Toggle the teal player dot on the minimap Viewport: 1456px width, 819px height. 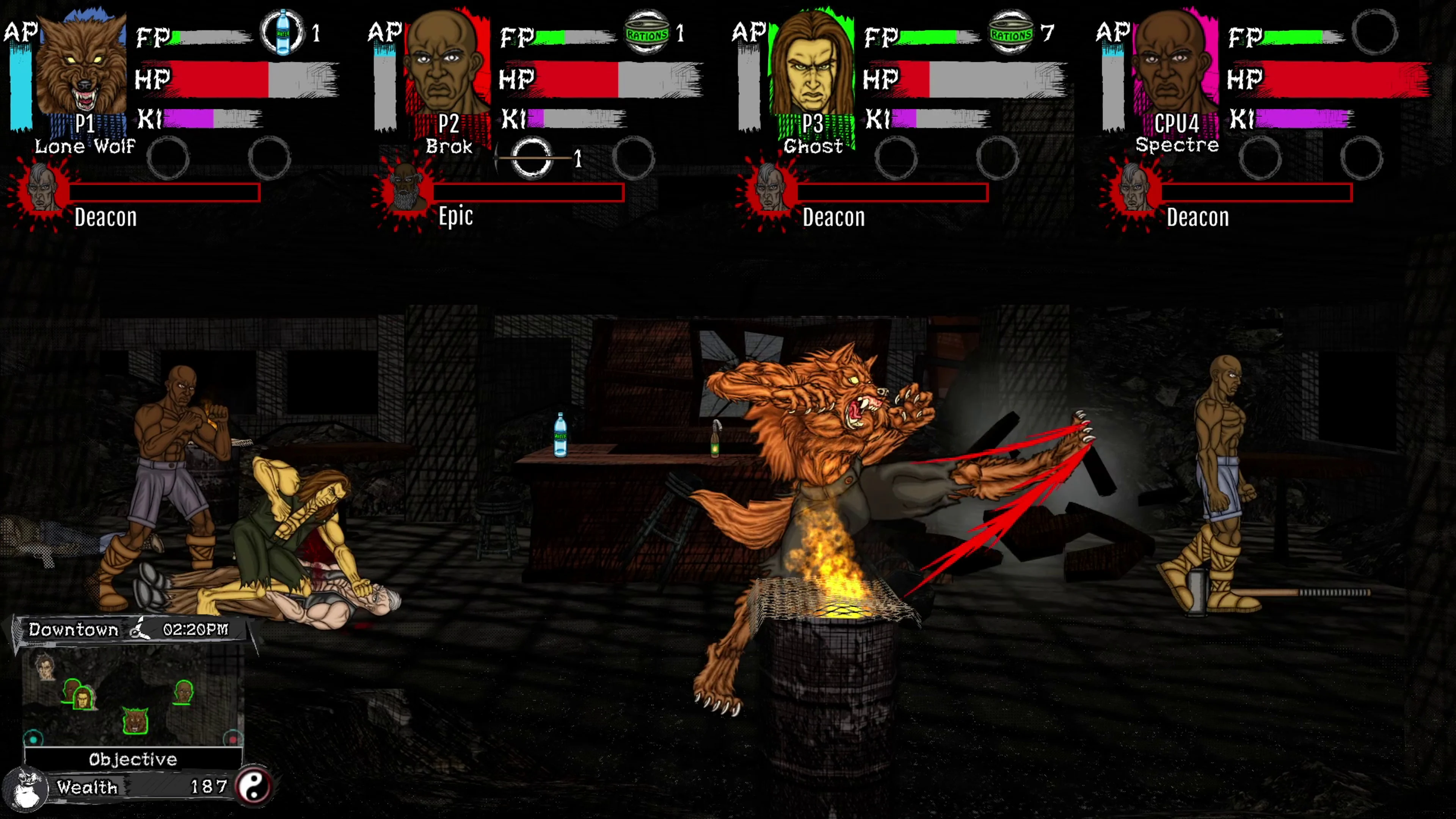[33, 739]
